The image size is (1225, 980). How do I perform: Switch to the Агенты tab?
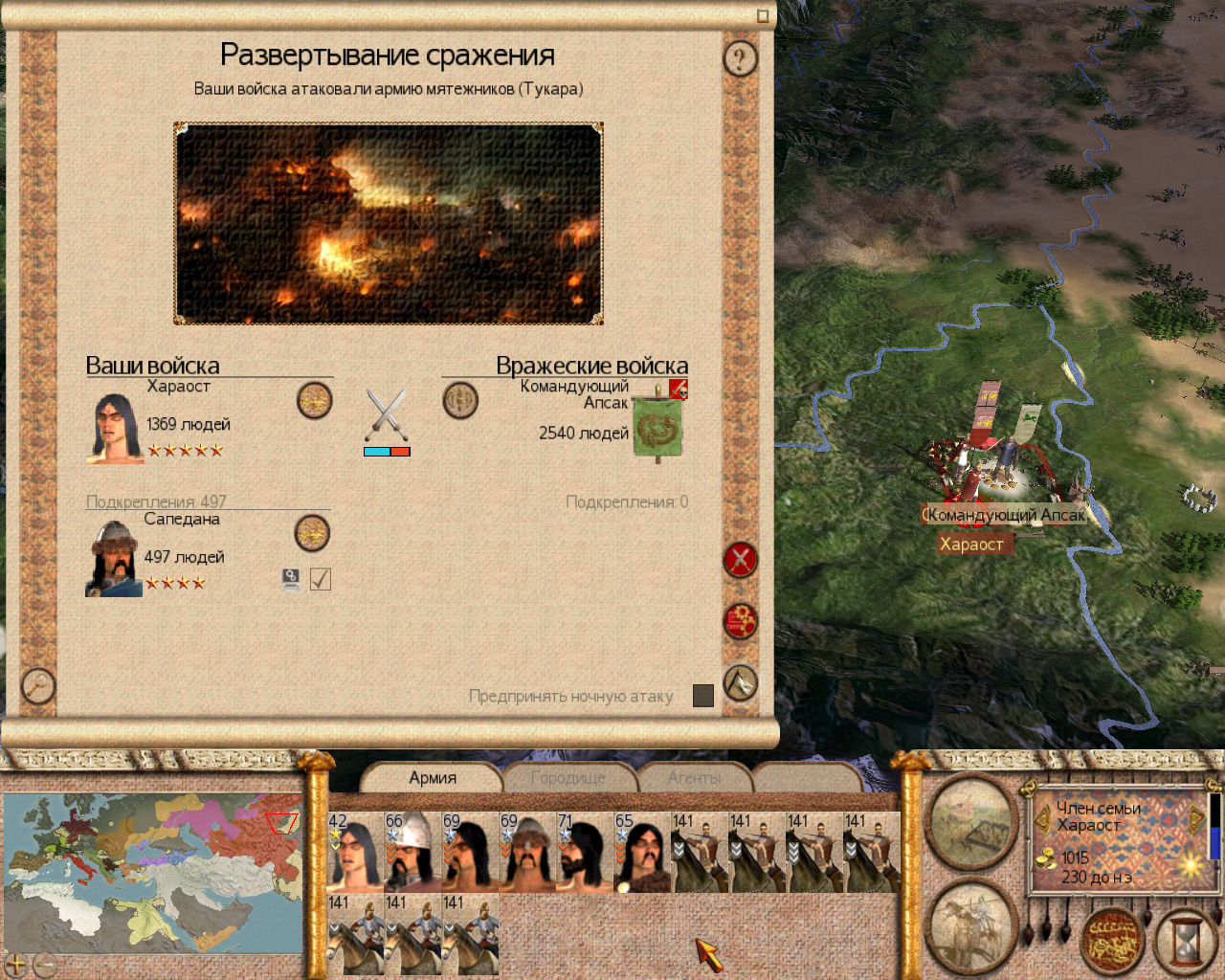695,778
